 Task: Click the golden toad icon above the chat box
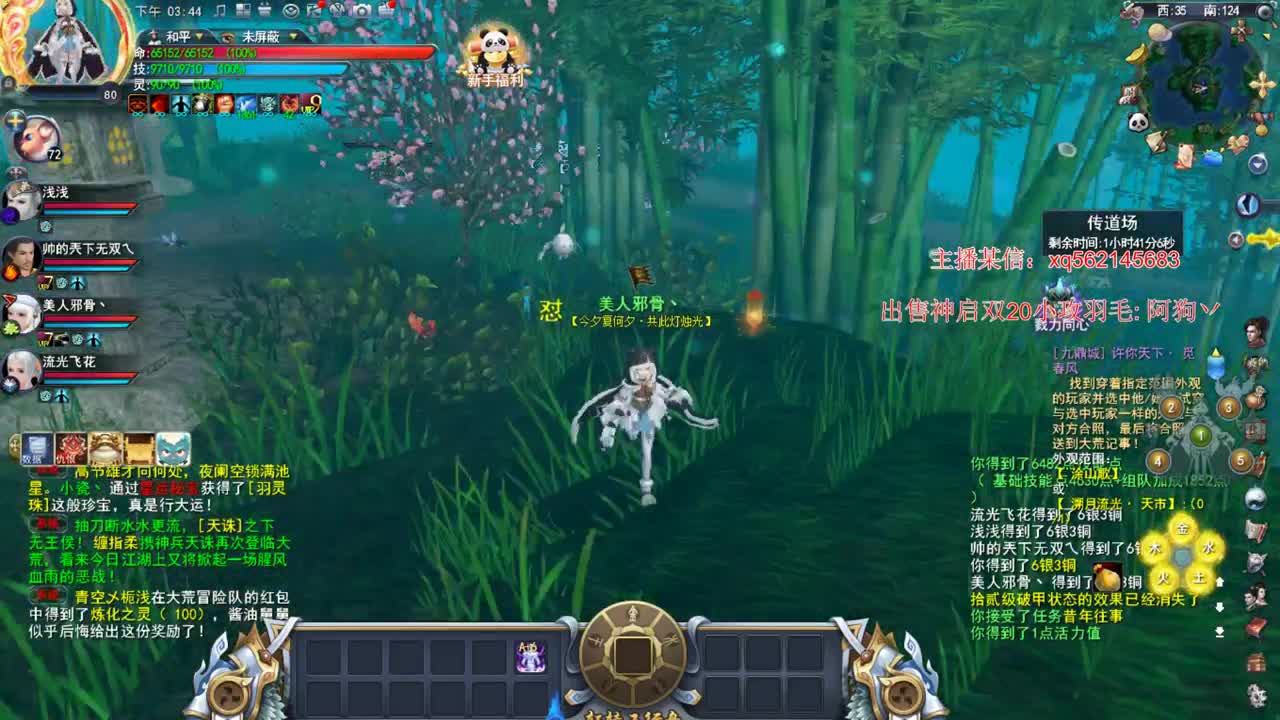tap(105, 448)
